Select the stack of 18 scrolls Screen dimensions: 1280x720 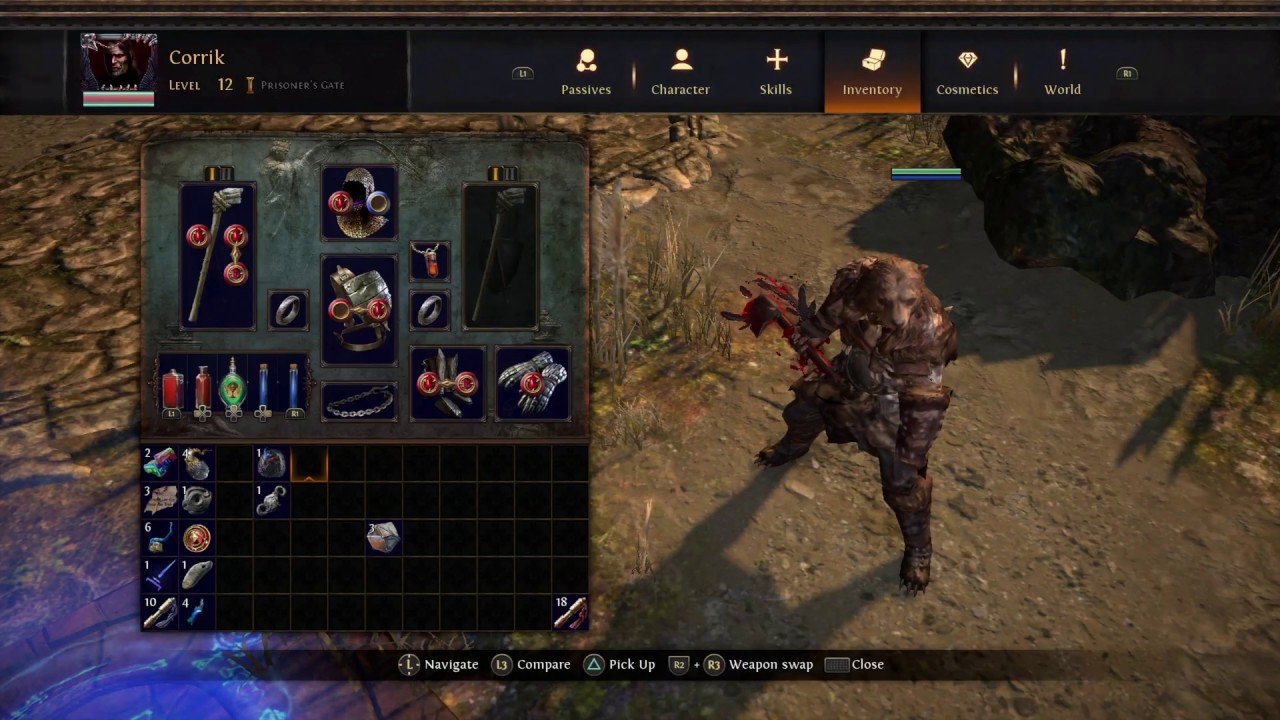click(x=570, y=611)
